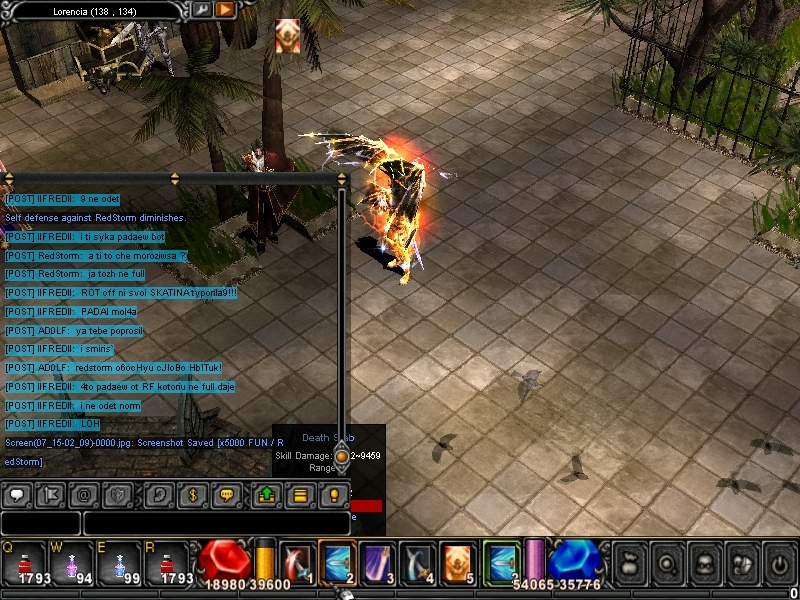
Task: Click the power exit button
Action: point(779,563)
